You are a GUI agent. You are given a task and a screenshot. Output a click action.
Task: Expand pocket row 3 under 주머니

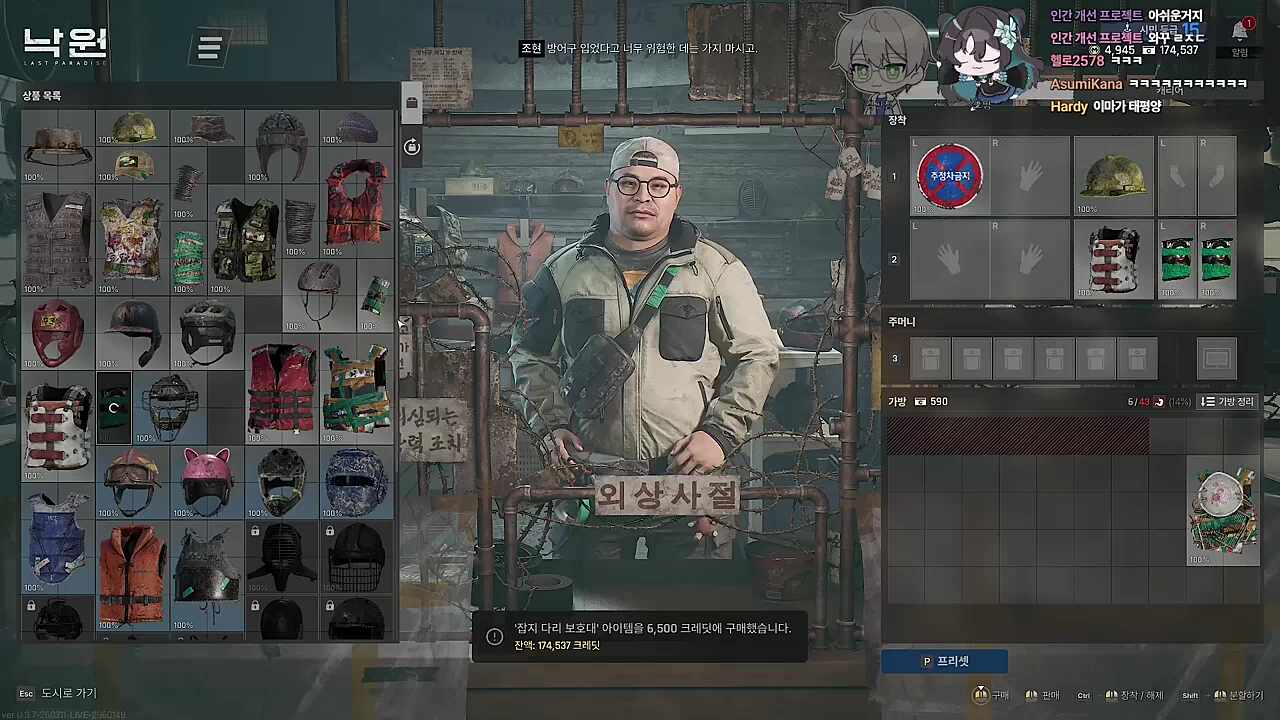[894, 358]
